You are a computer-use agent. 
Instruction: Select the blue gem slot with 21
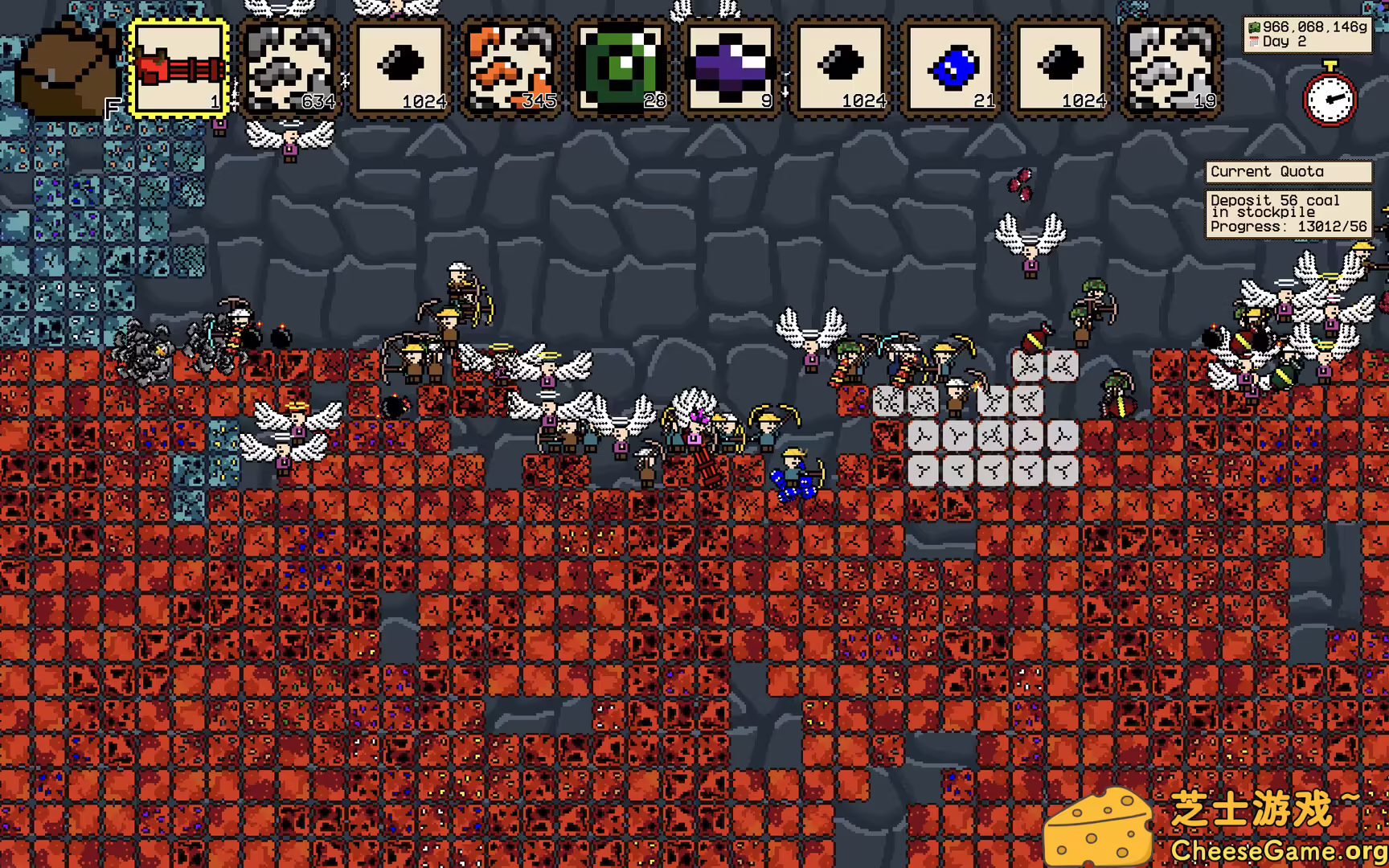(x=951, y=68)
